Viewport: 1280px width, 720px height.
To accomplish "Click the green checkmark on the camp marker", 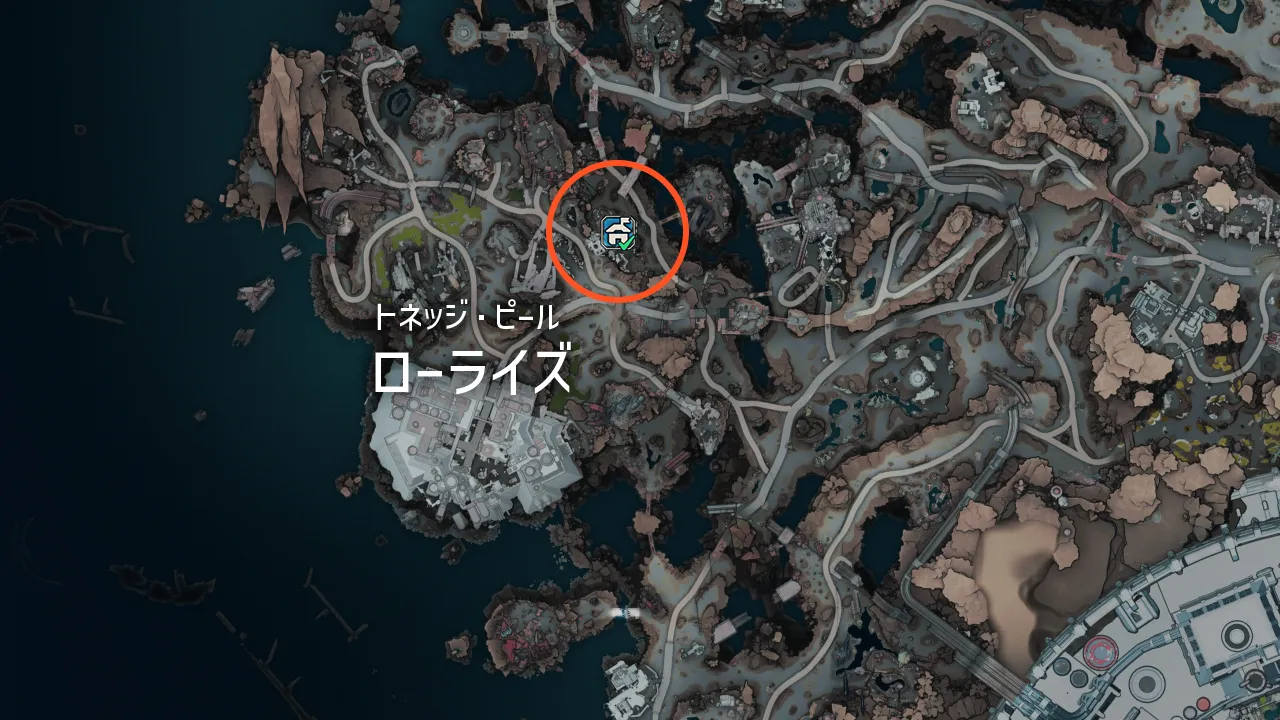I will (625, 245).
